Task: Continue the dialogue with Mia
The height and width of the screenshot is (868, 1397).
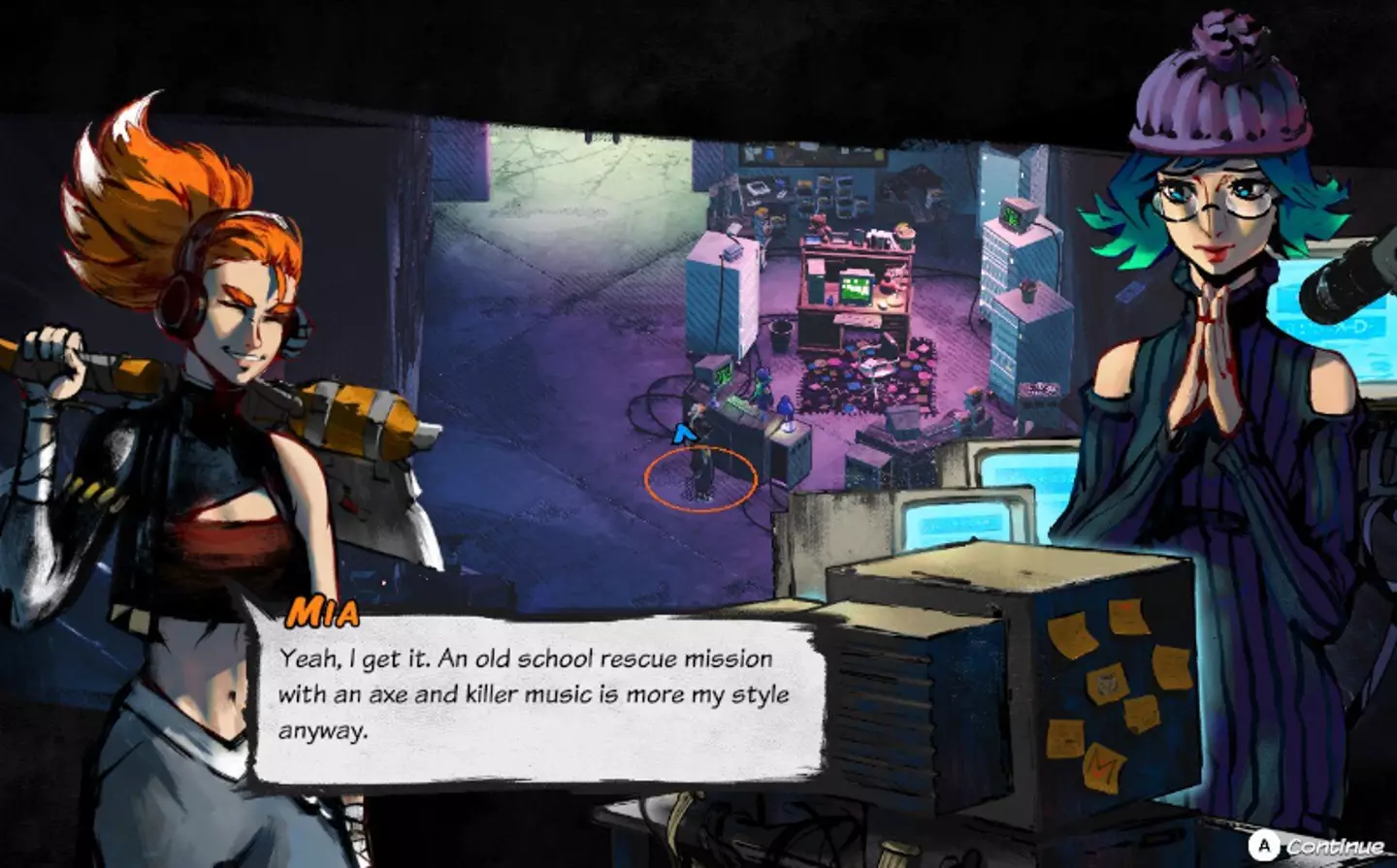Action: [1317, 846]
